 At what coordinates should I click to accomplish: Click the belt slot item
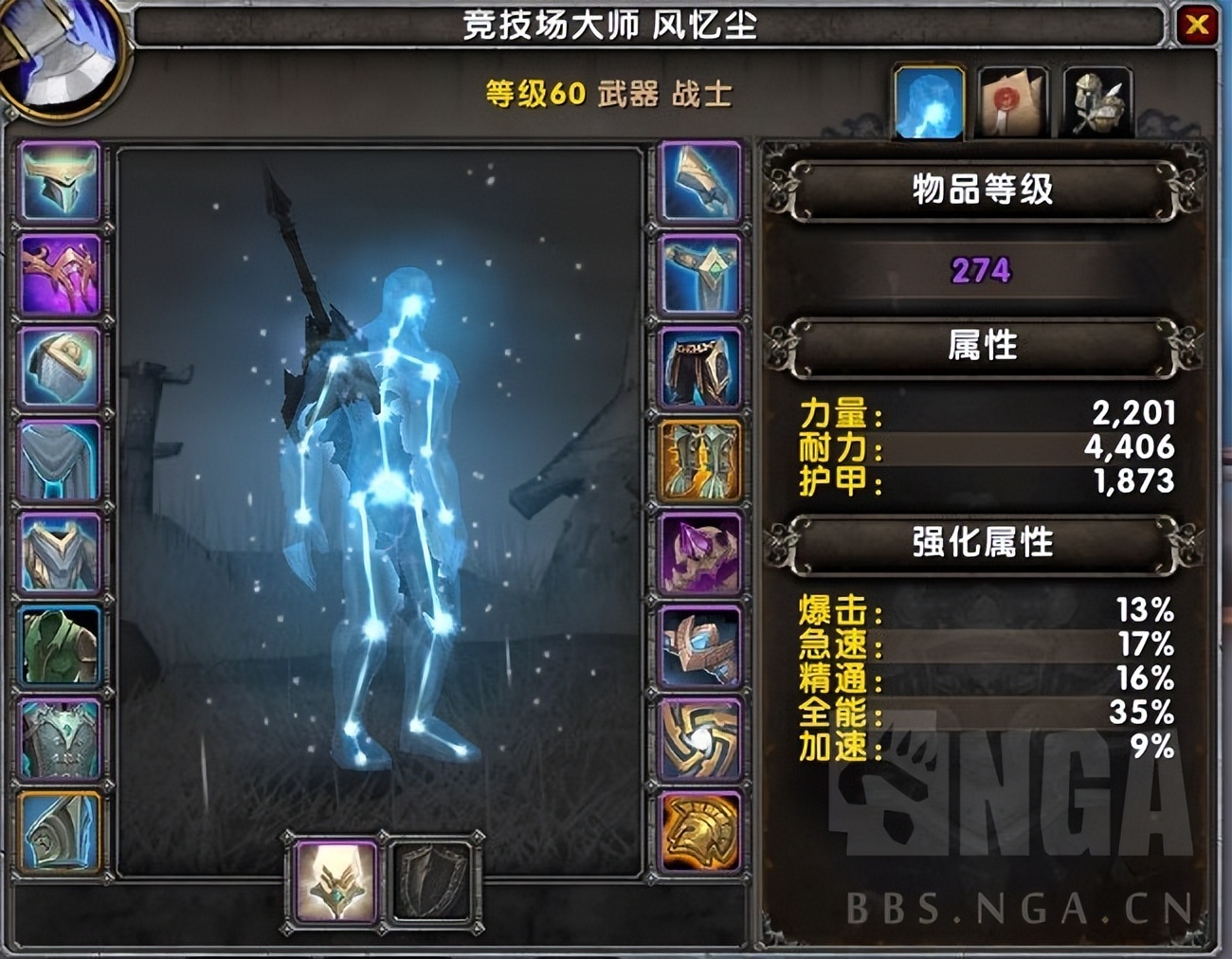point(699,272)
